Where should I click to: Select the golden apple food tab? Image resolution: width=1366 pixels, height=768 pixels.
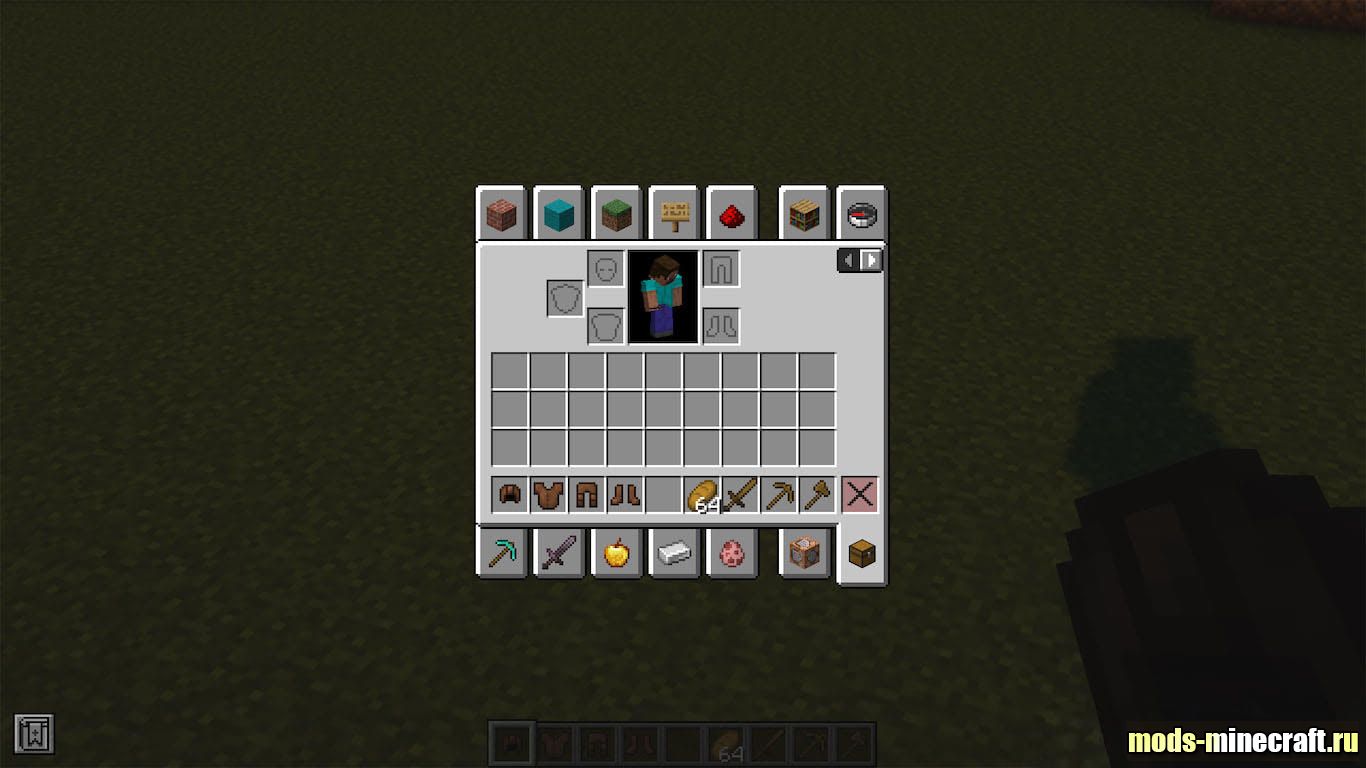(615, 553)
